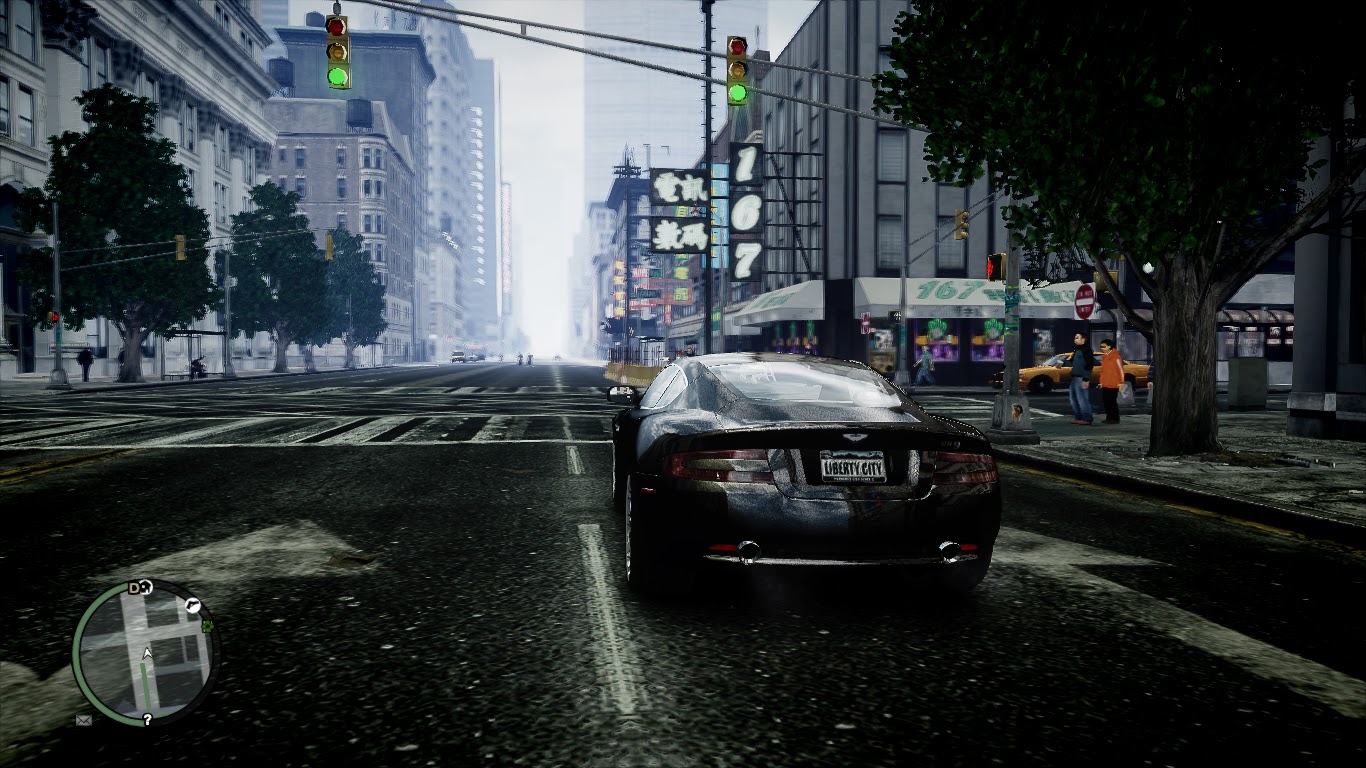Image resolution: width=1366 pixels, height=768 pixels.
Task: Click the envelope message icon beside the radar
Action: click(82, 719)
